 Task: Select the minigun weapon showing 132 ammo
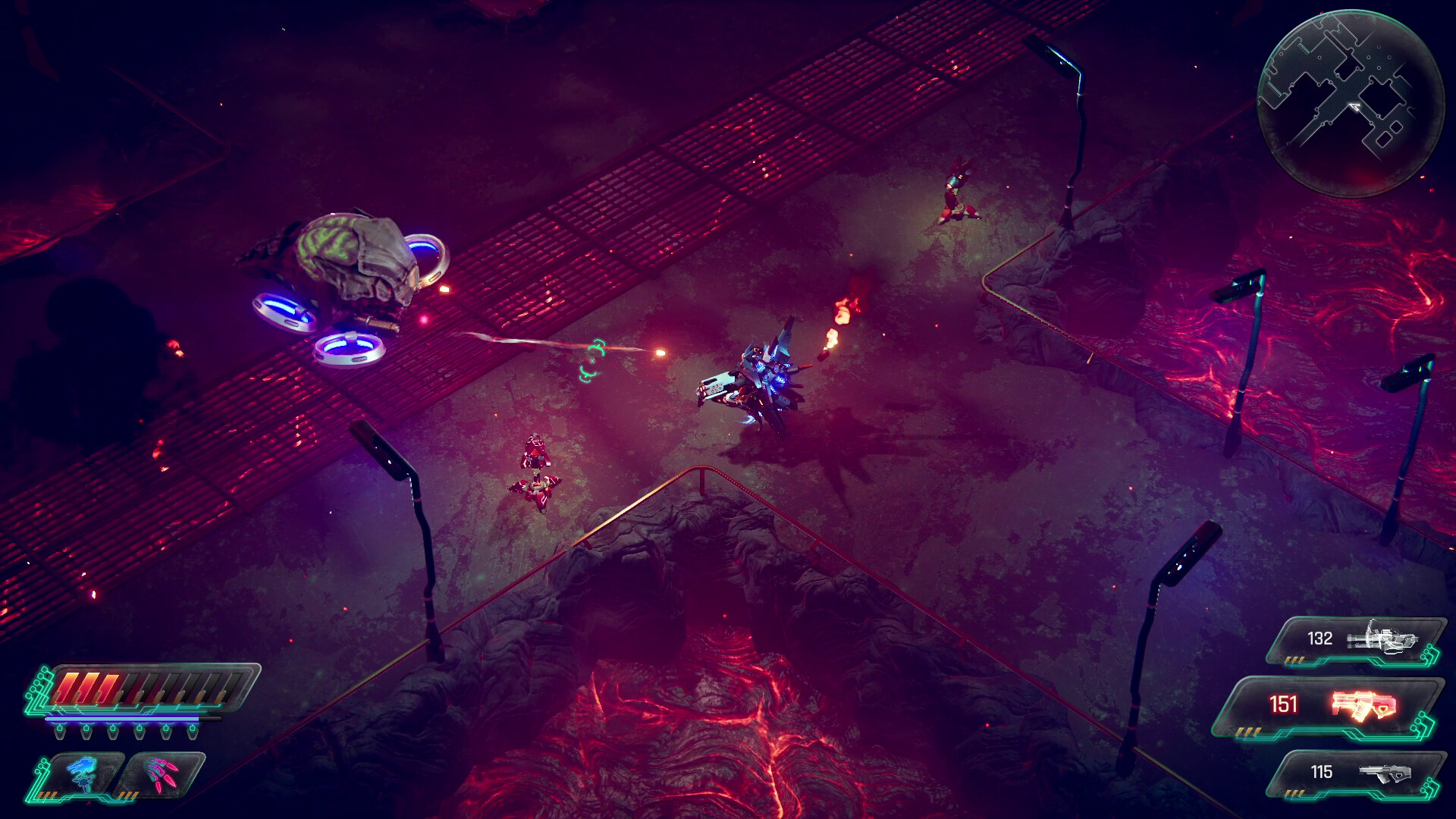1382,639
